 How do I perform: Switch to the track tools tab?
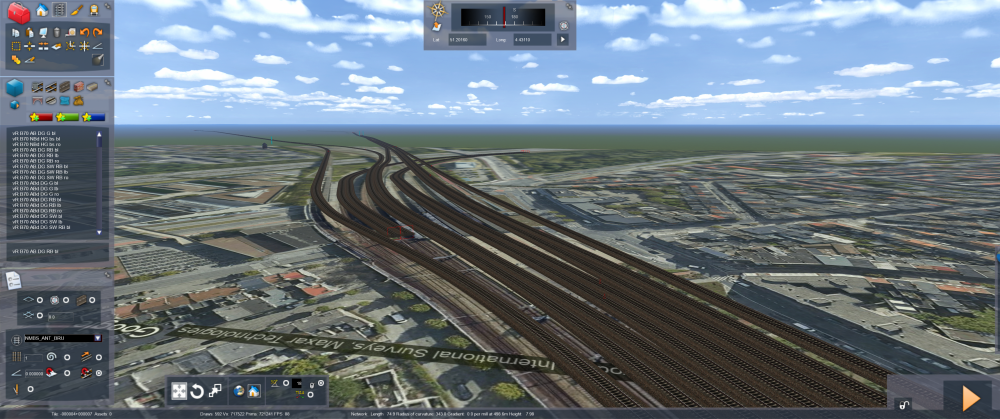click(61, 10)
